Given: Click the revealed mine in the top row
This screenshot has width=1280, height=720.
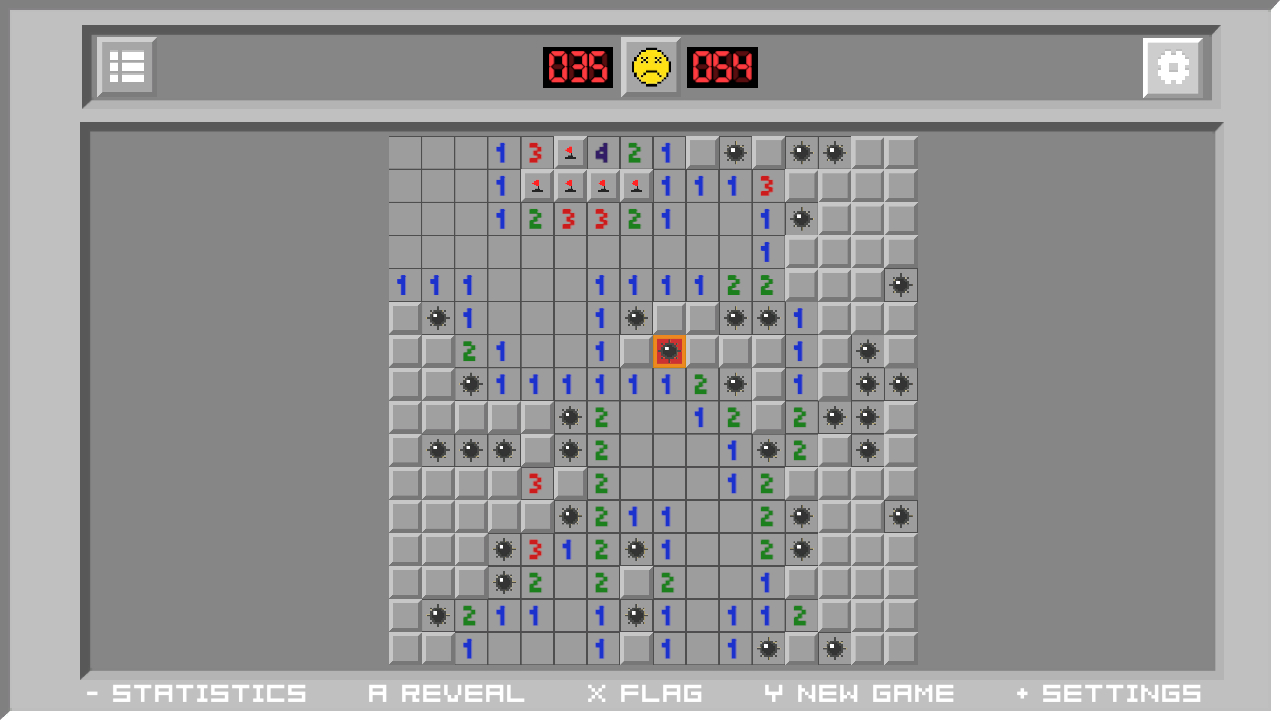Looking at the screenshot, I should [x=736, y=152].
